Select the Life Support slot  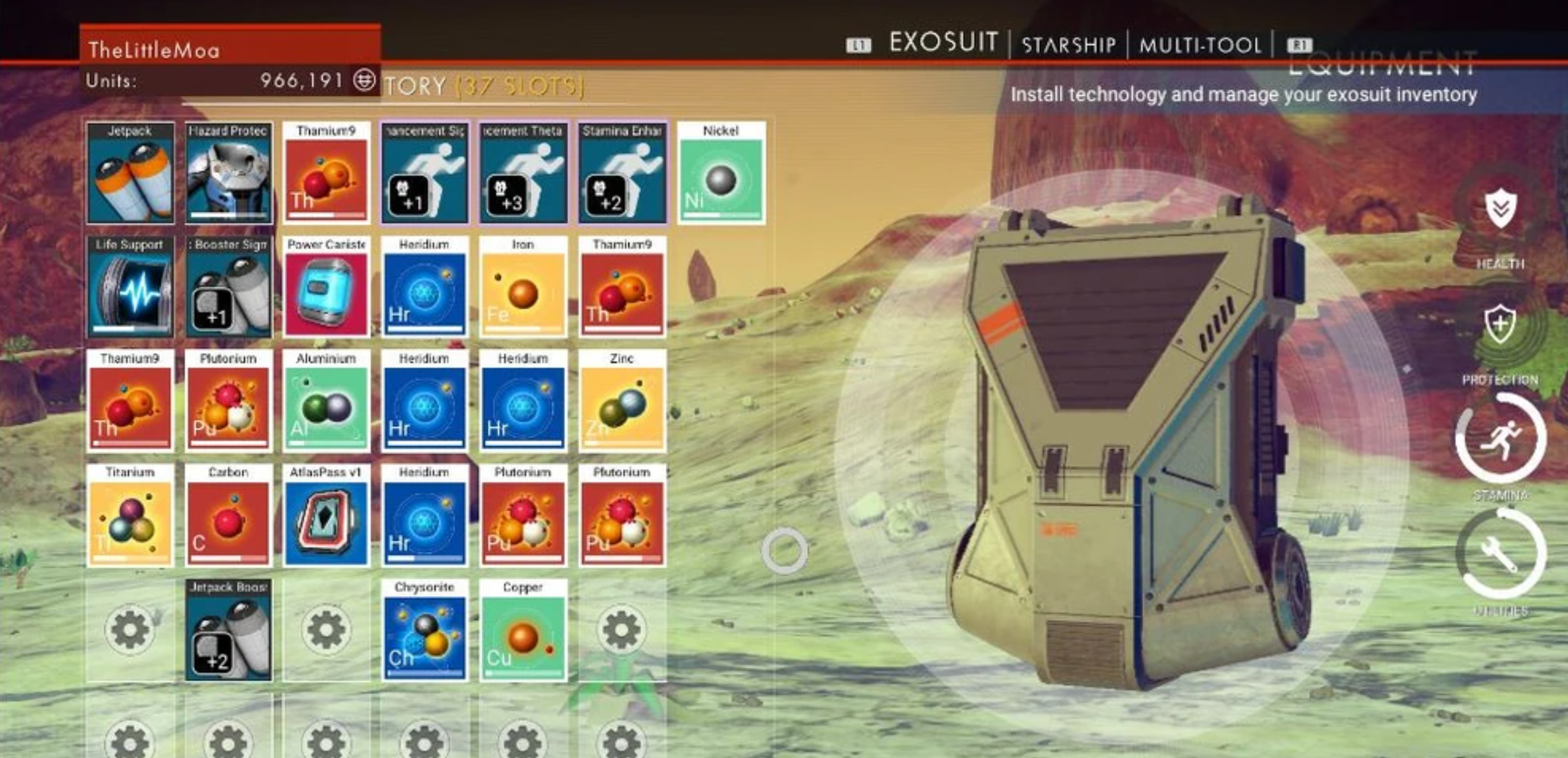point(130,287)
